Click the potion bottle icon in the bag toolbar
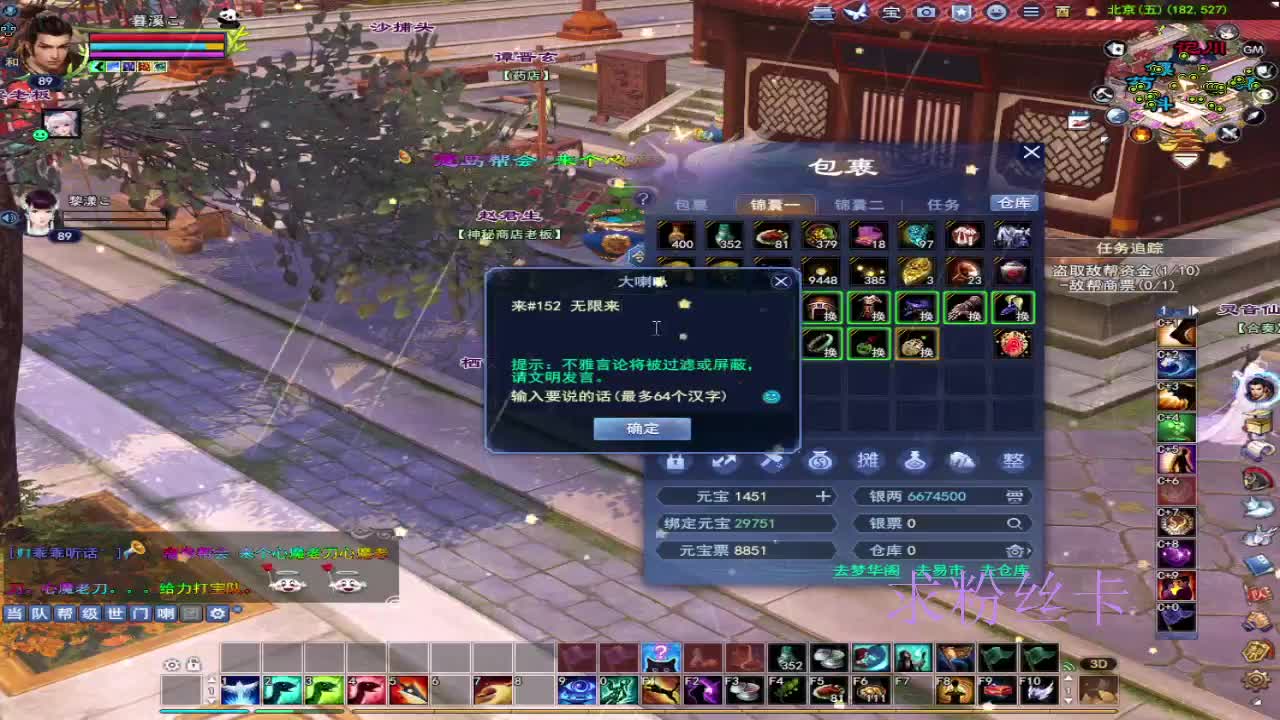This screenshot has width=1280, height=720. click(x=913, y=461)
